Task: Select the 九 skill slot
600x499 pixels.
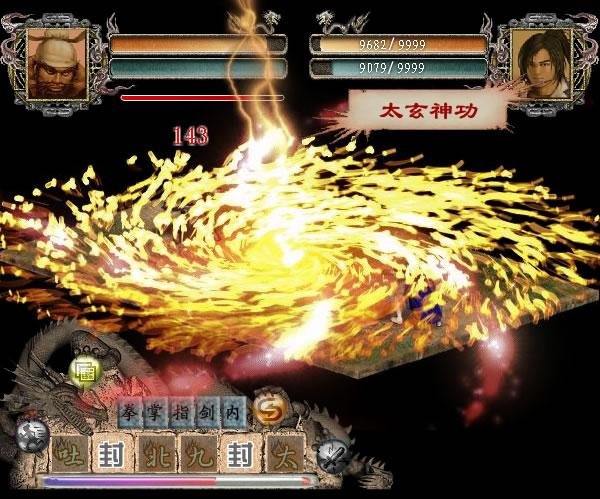Action: coord(197,455)
